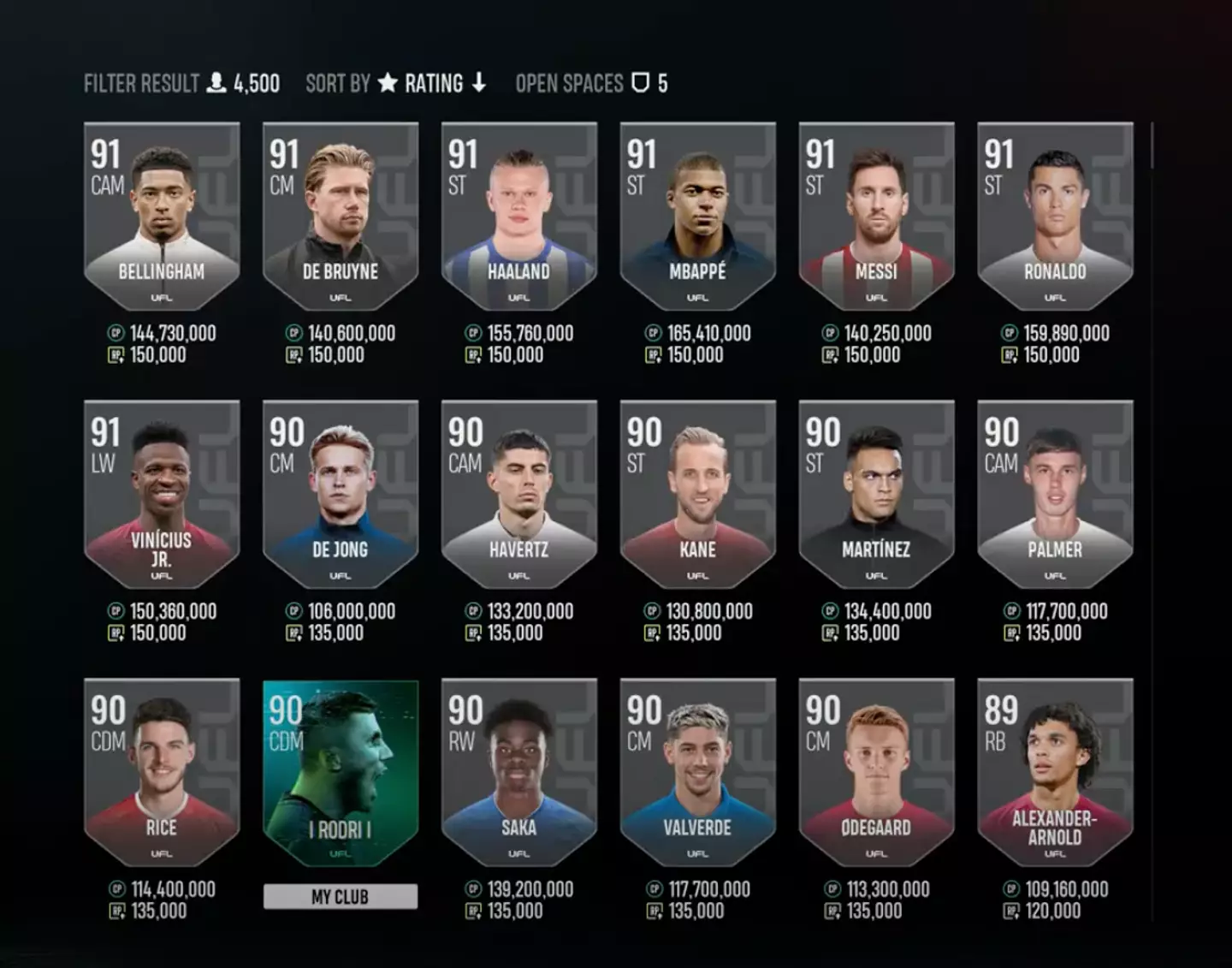Image resolution: width=1232 pixels, height=968 pixels.
Task: Open the Ødegaard player card
Action: [876, 770]
